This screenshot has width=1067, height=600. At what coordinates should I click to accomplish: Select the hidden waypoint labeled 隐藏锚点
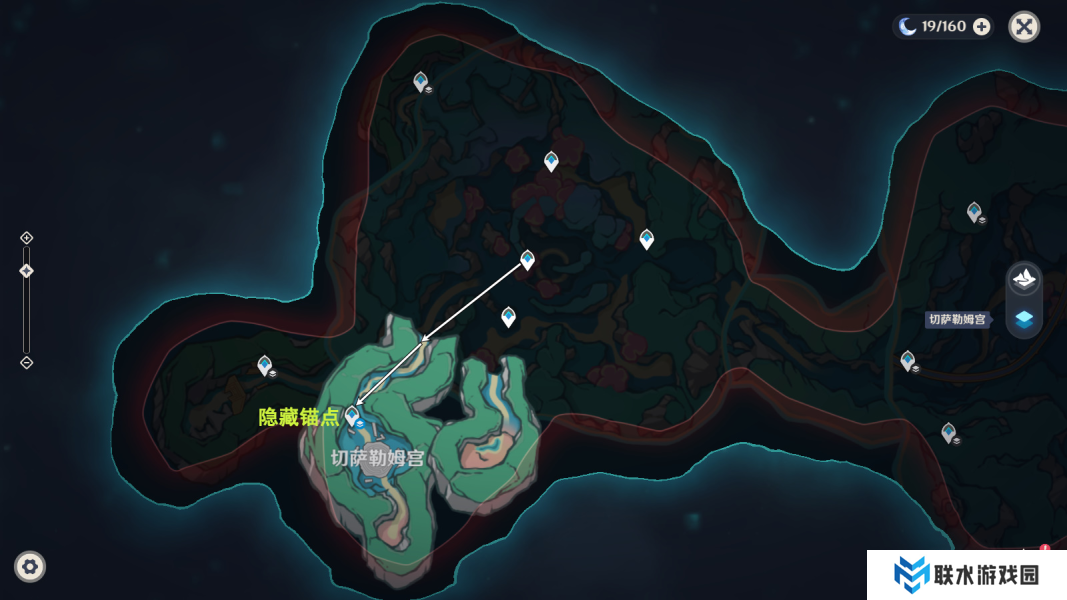tap(351, 415)
